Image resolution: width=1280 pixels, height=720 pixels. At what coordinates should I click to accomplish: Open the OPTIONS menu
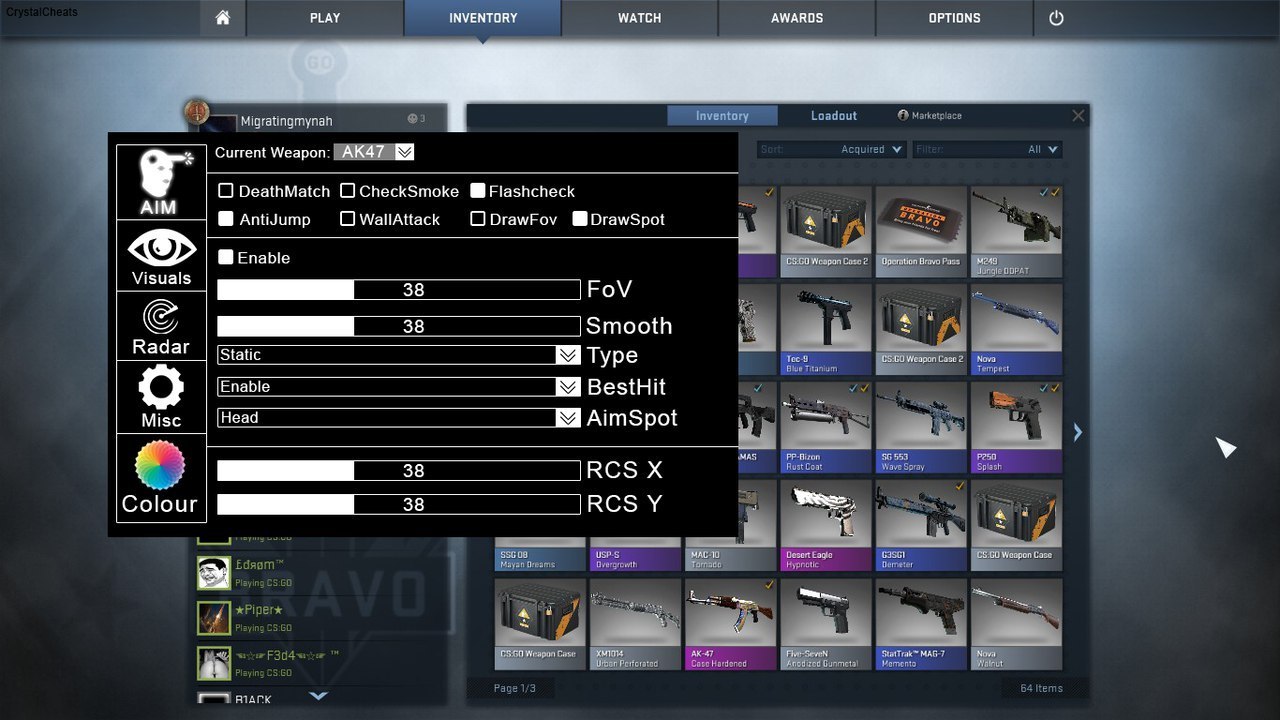954,18
